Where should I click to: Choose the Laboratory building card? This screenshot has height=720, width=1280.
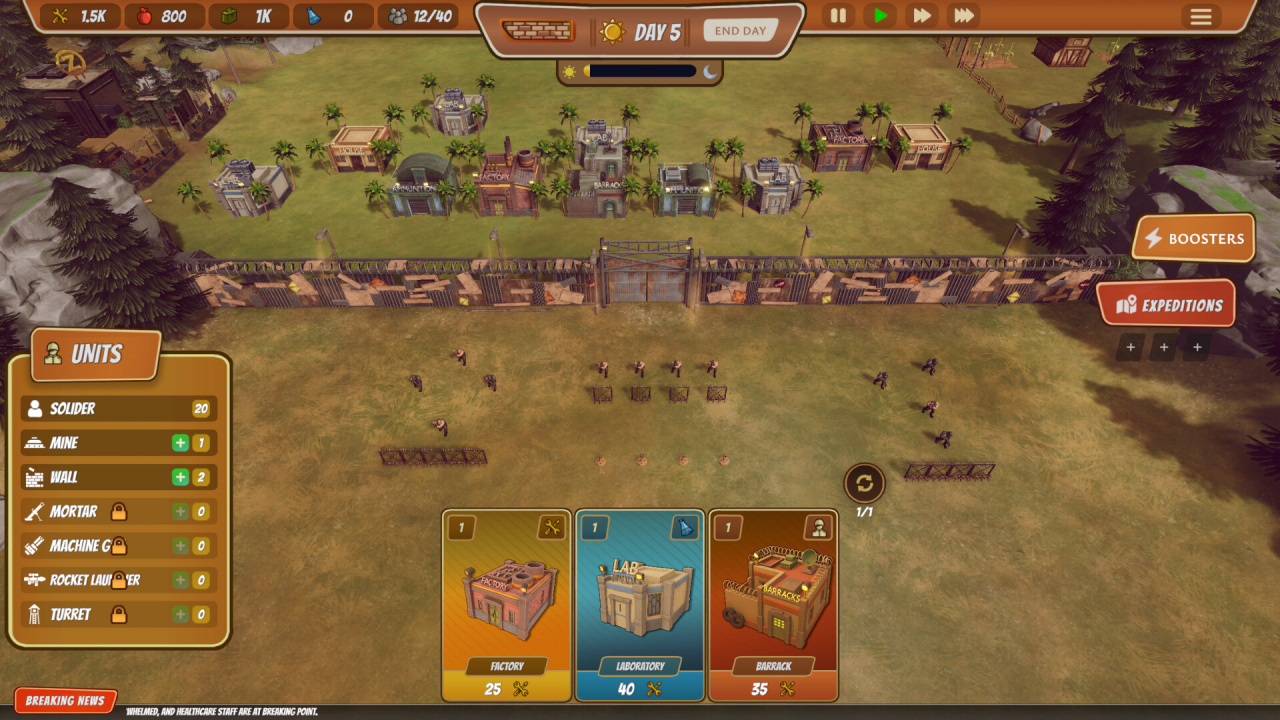(640, 606)
